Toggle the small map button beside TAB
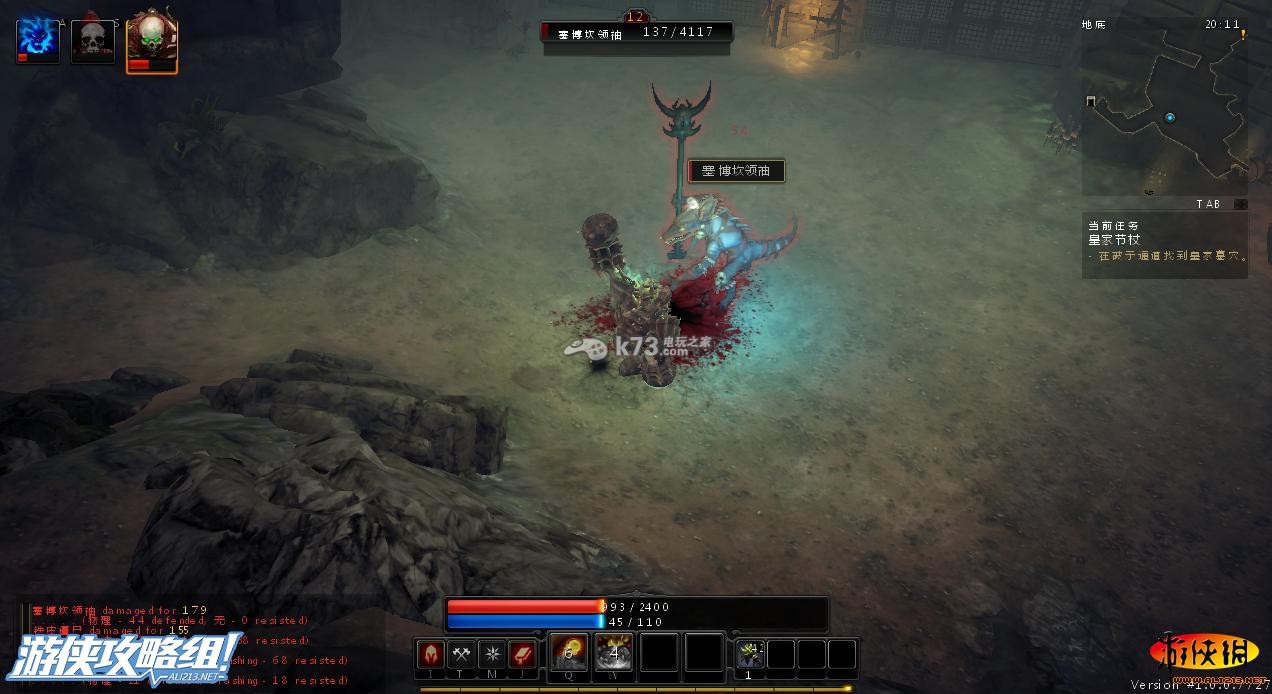 (1240, 204)
